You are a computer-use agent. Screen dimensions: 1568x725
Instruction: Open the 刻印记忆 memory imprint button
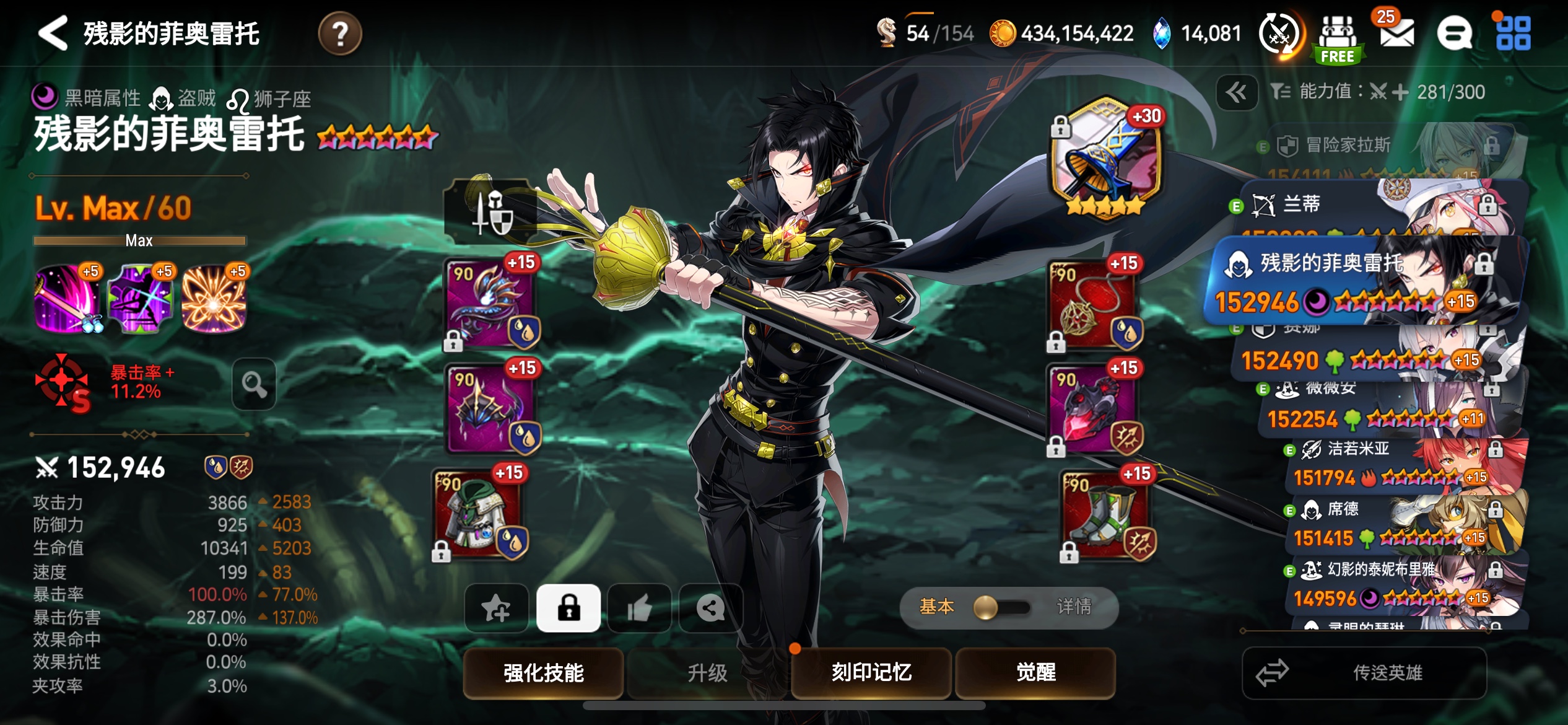click(871, 672)
